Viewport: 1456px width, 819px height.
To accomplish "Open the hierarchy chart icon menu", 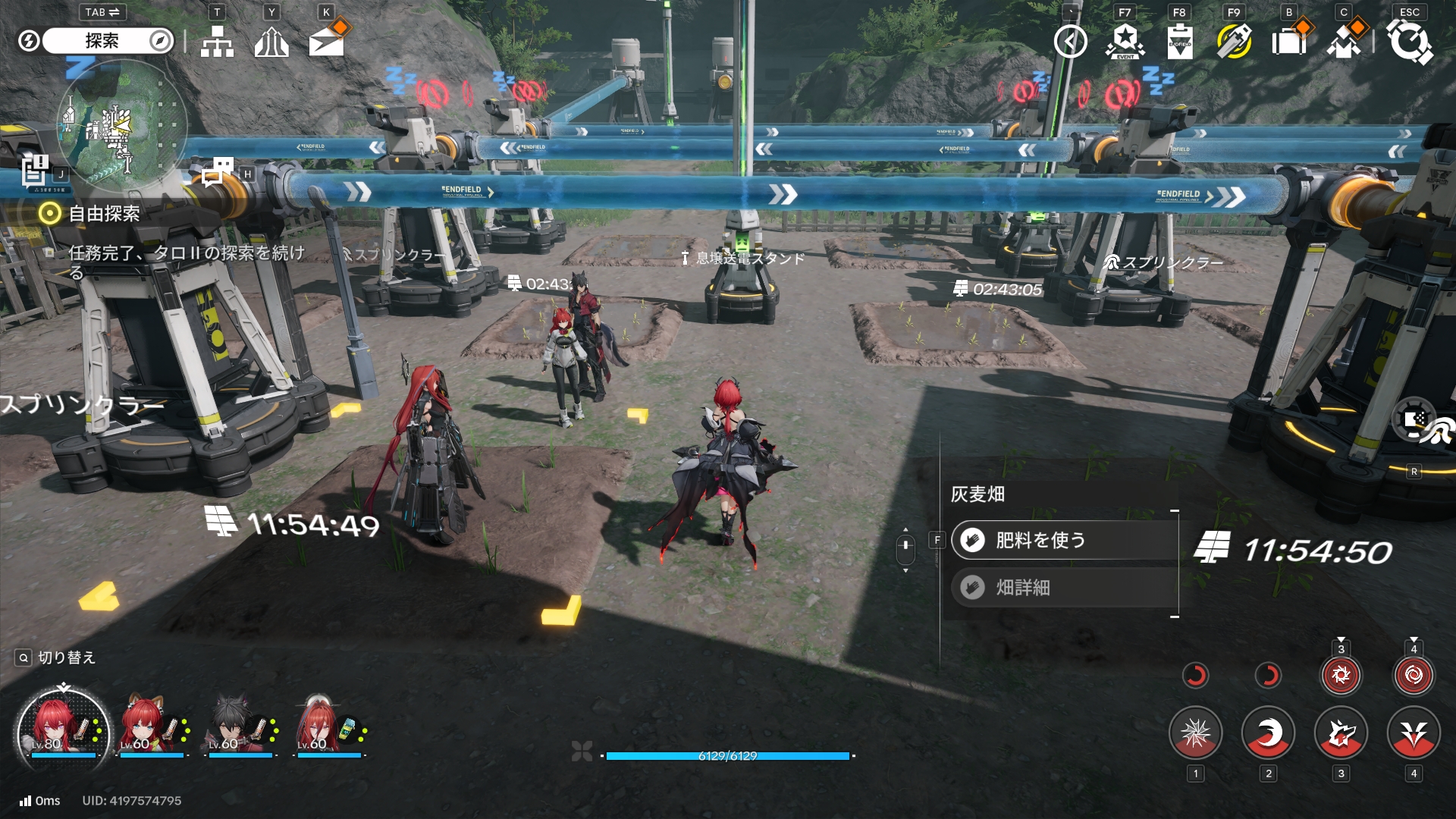I will [x=217, y=42].
